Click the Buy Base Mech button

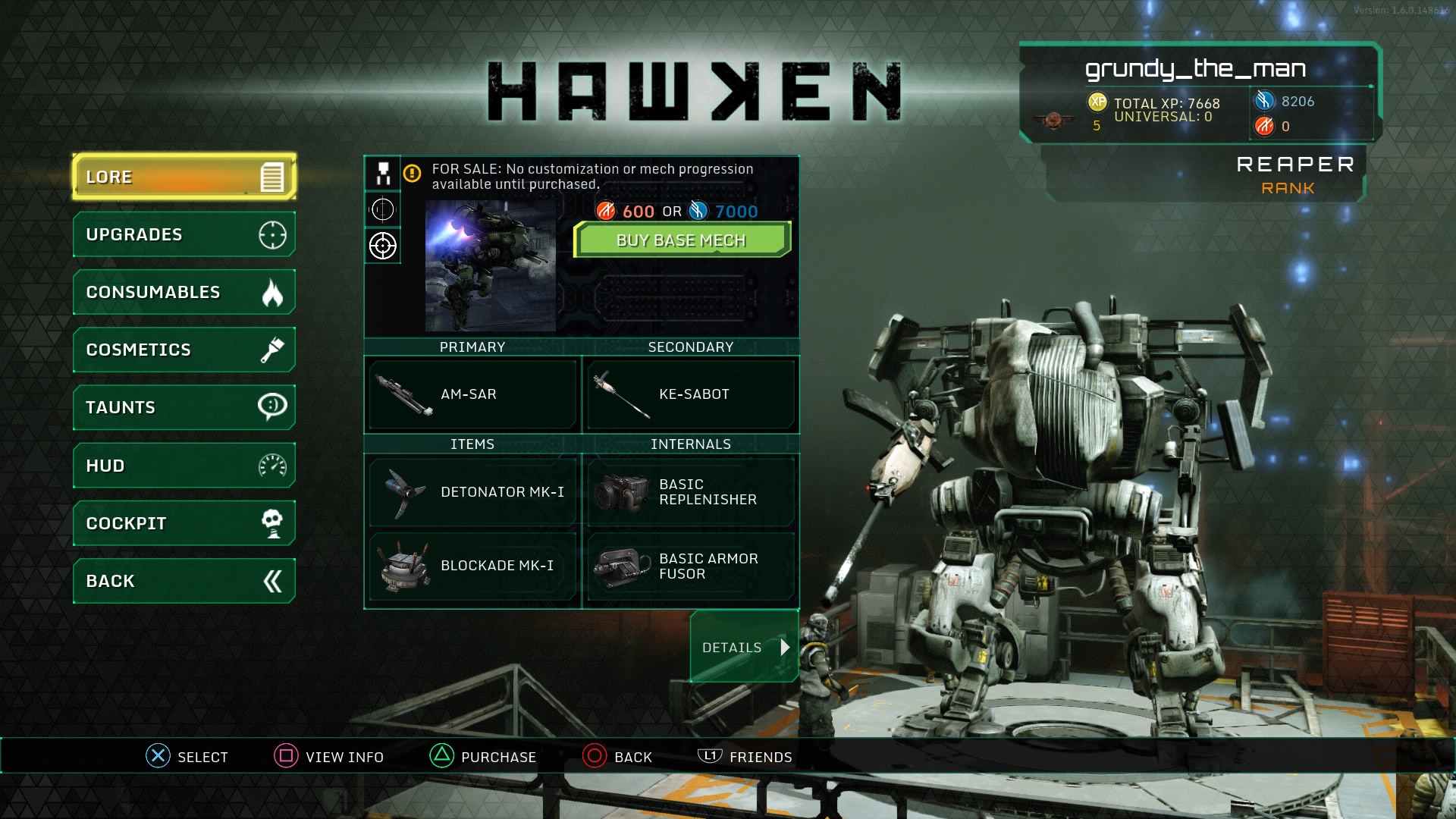point(681,240)
